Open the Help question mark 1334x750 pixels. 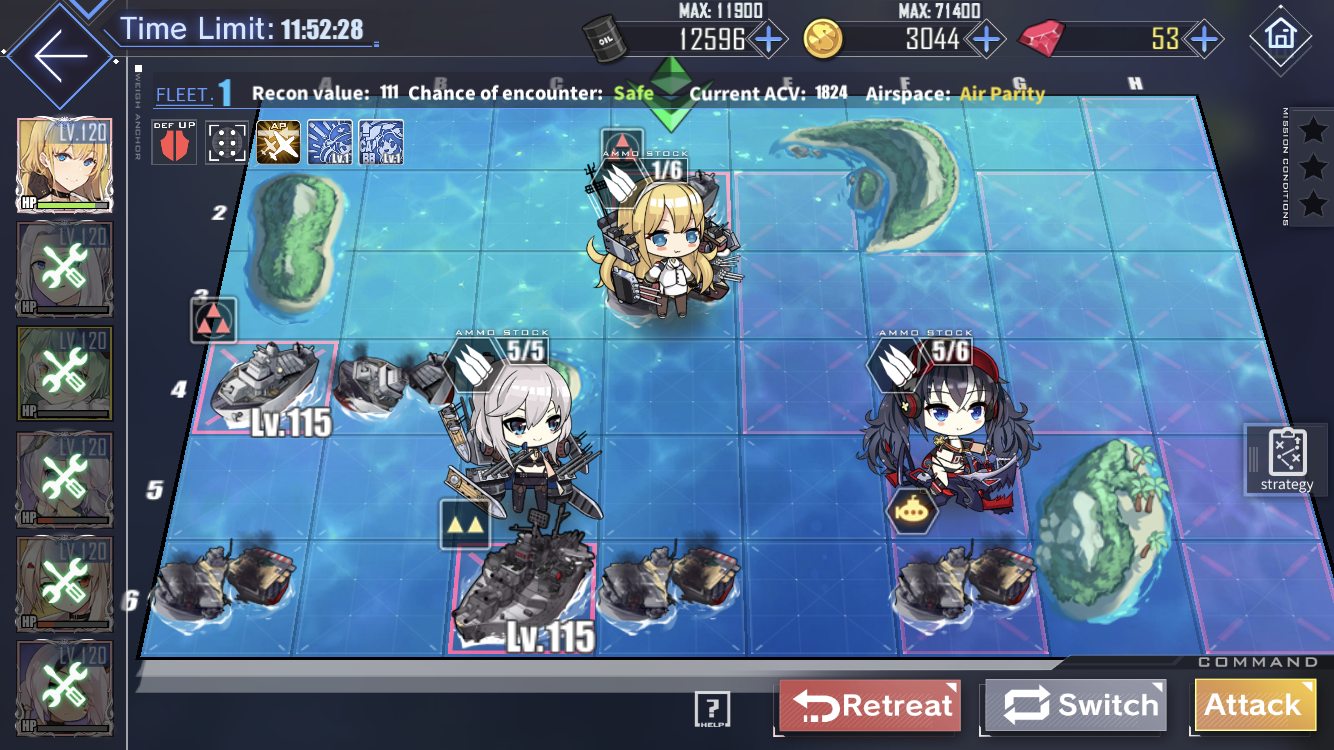pyautogui.click(x=712, y=709)
